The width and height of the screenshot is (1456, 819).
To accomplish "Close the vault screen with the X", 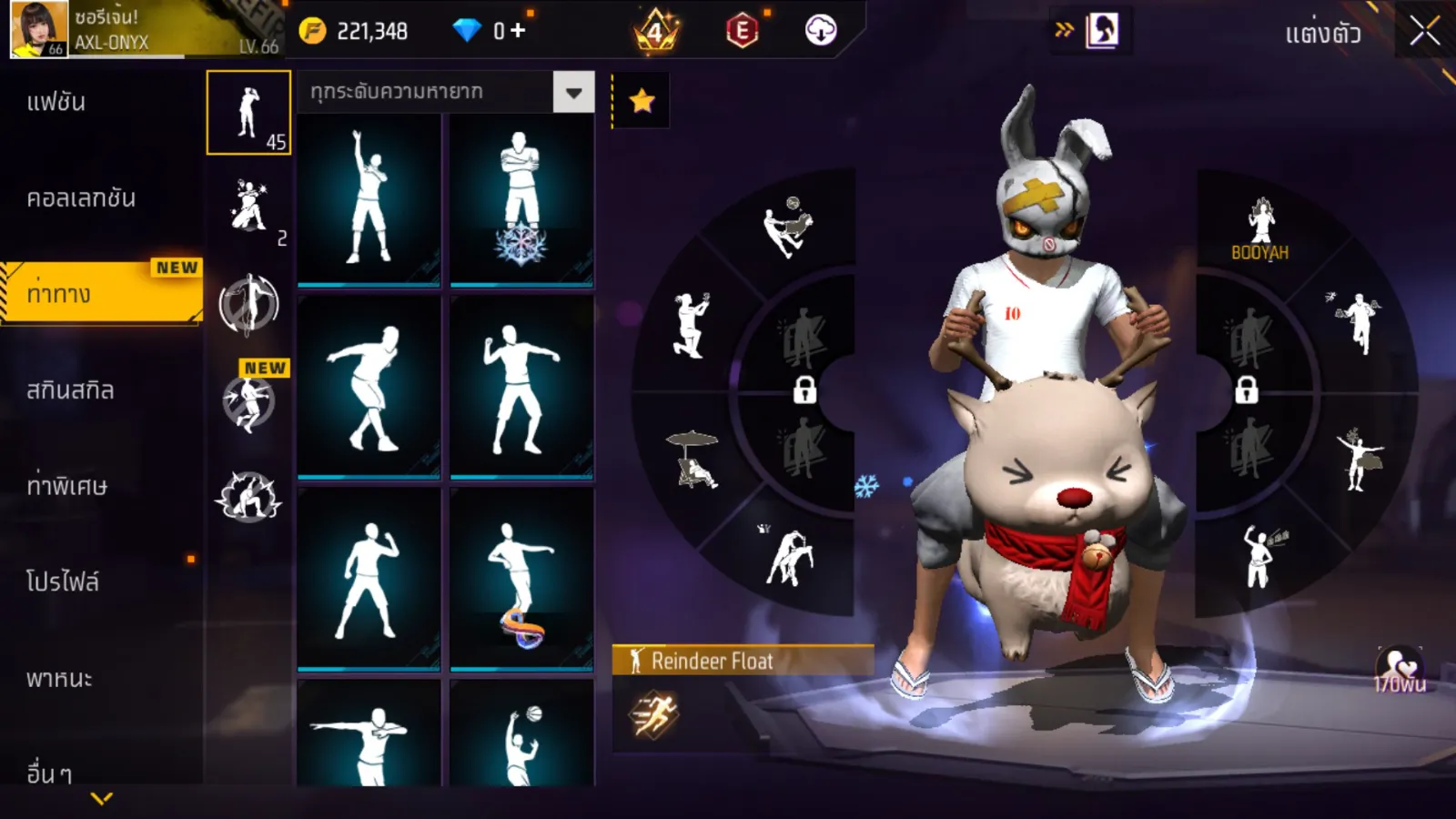I will pos(1424,32).
